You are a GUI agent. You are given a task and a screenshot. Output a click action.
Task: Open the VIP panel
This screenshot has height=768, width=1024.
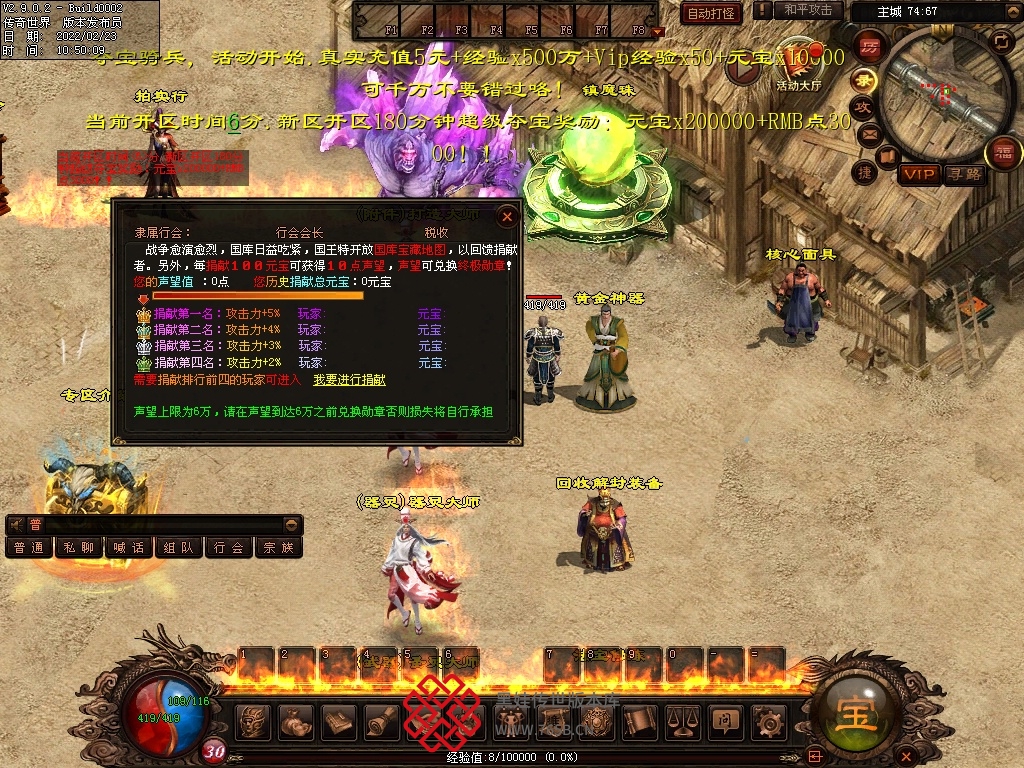point(918,174)
